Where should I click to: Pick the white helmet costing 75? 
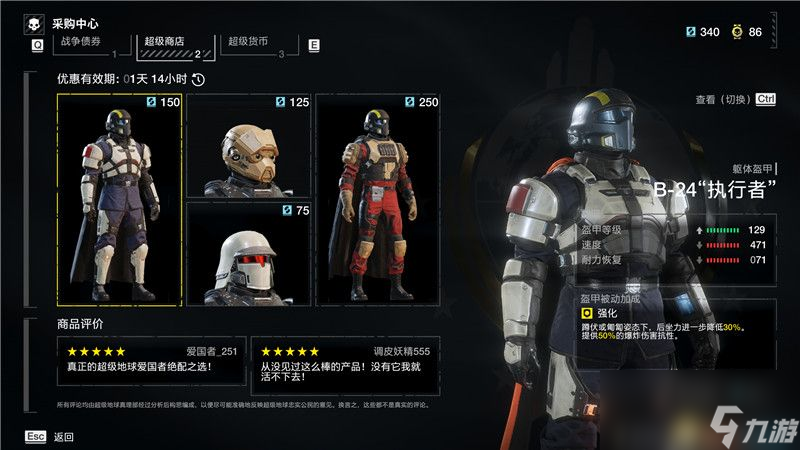pyautogui.click(x=248, y=253)
